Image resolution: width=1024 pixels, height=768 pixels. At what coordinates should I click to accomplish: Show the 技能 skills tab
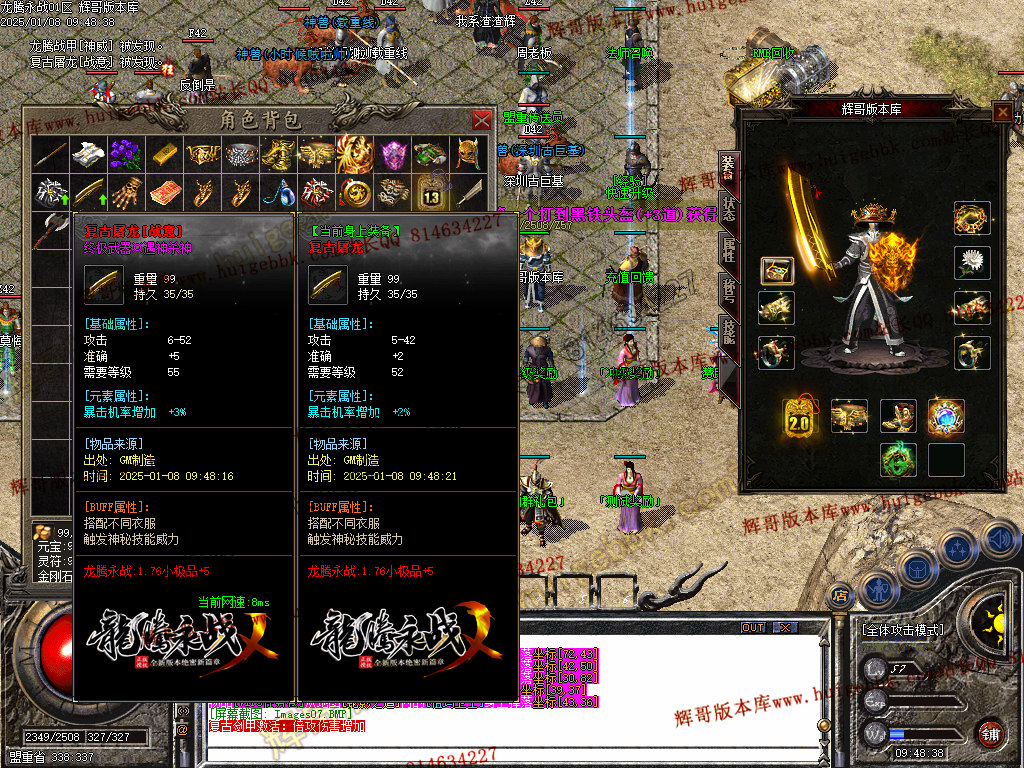point(728,332)
